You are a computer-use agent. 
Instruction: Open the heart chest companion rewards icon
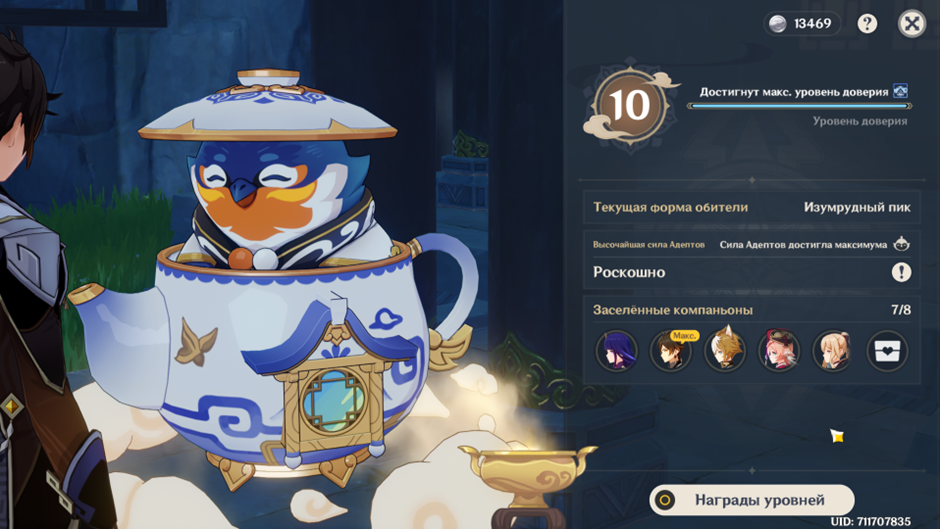887,351
